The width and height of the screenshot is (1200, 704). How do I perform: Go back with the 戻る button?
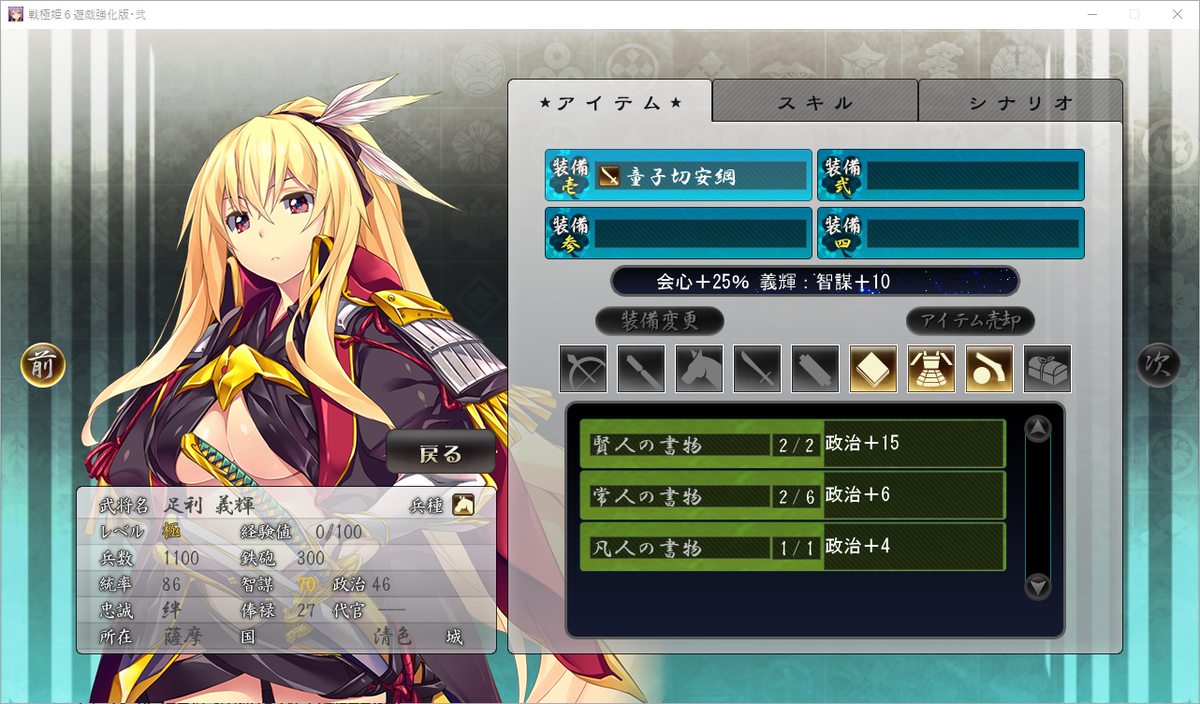(x=441, y=454)
